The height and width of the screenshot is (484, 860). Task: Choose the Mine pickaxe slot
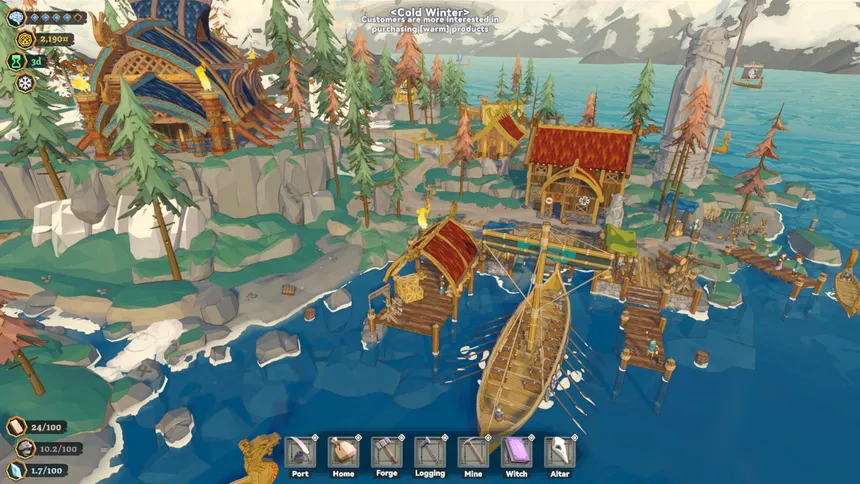[473, 452]
